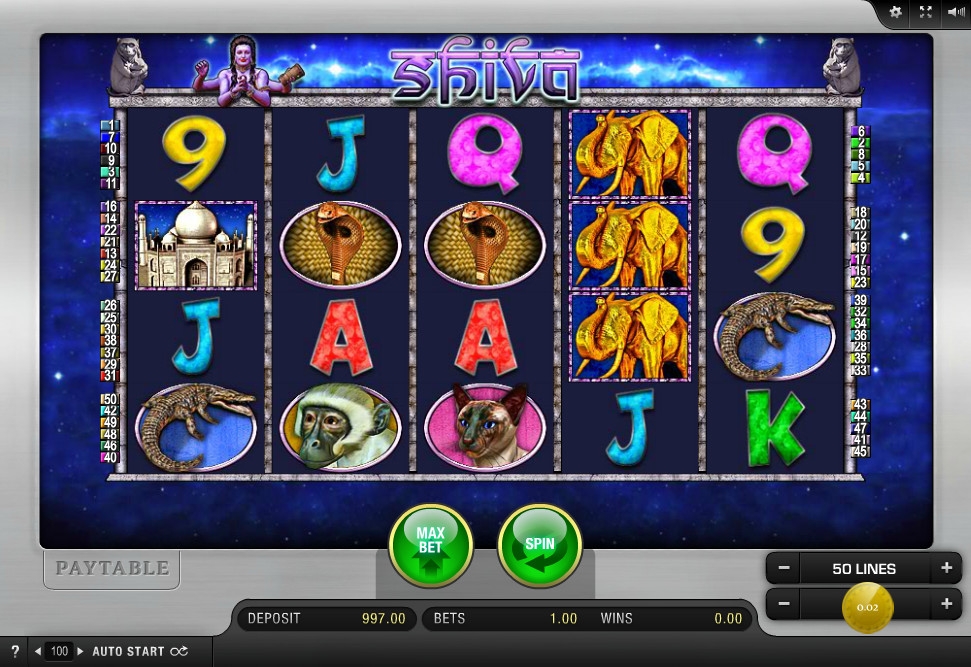Open the Paytable
Image resolution: width=971 pixels, height=667 pixels.
[x=112, y=568]
